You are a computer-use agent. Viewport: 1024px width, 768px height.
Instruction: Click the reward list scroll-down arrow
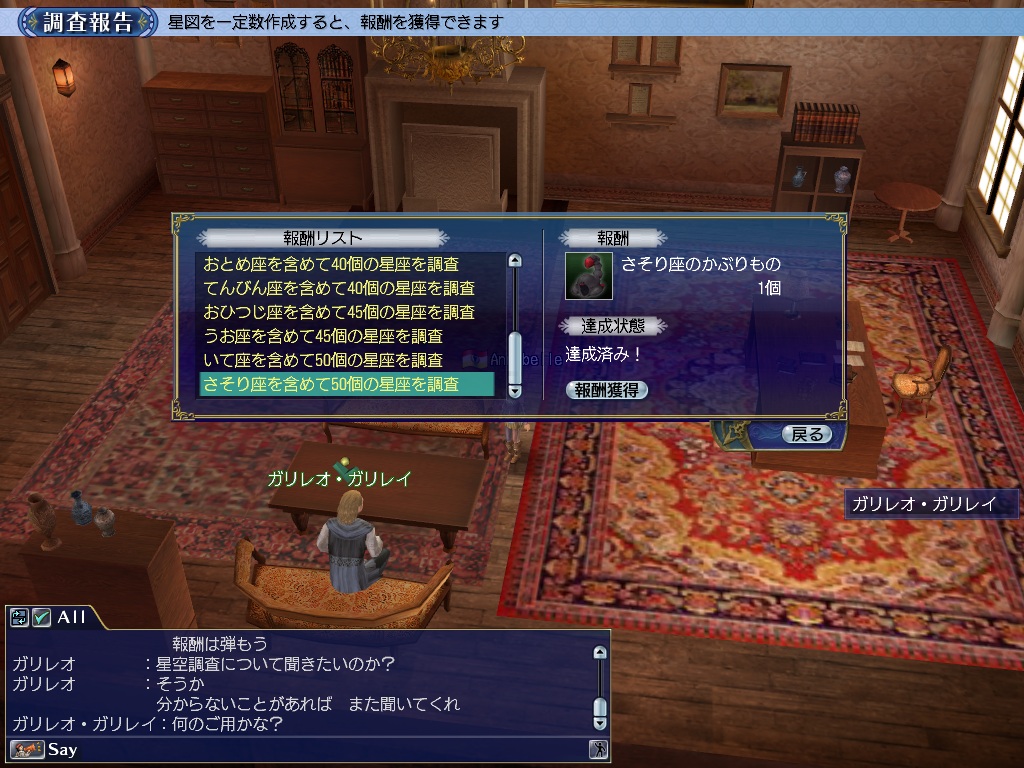click(515, 391)
